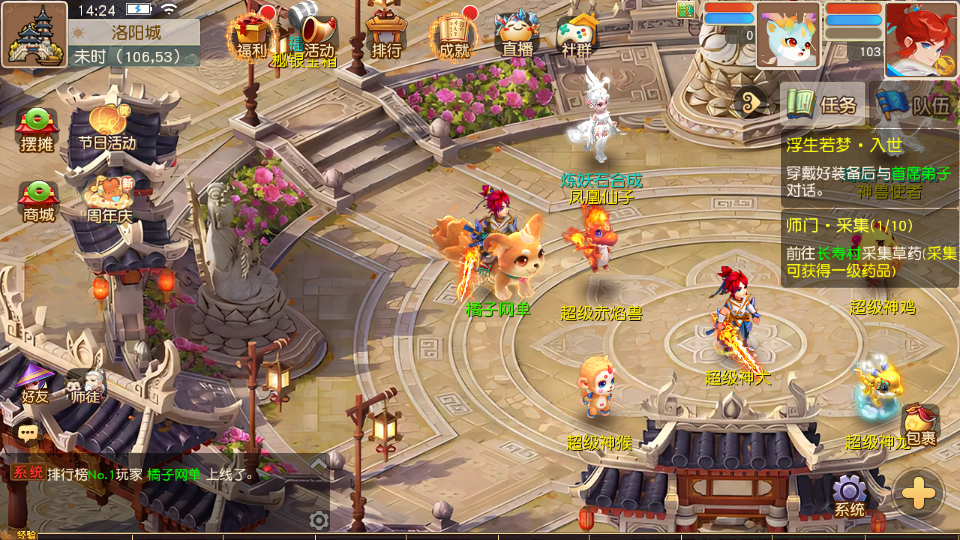Switch to the 任务 quest tab
This screenshot has height=540, width=960.
823,104
